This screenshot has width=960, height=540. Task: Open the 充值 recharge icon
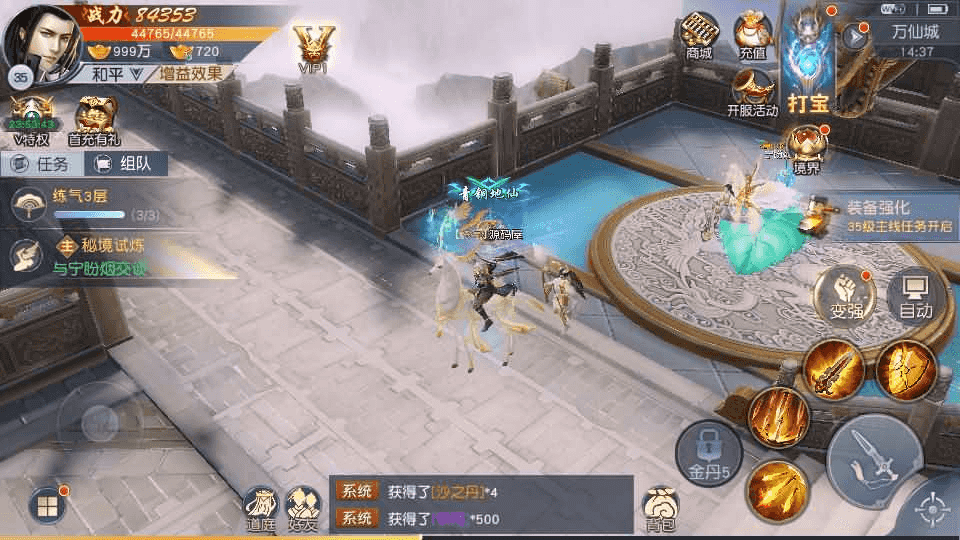tap(754, 34)
